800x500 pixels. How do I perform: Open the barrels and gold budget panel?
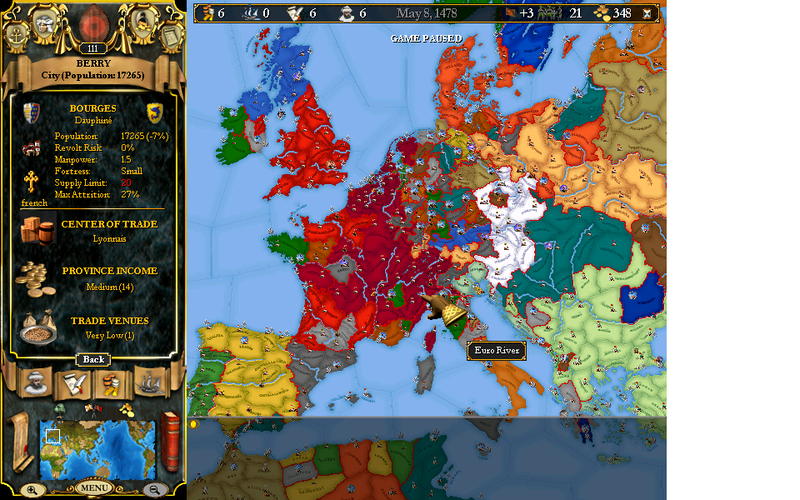[x=111, y=384]
